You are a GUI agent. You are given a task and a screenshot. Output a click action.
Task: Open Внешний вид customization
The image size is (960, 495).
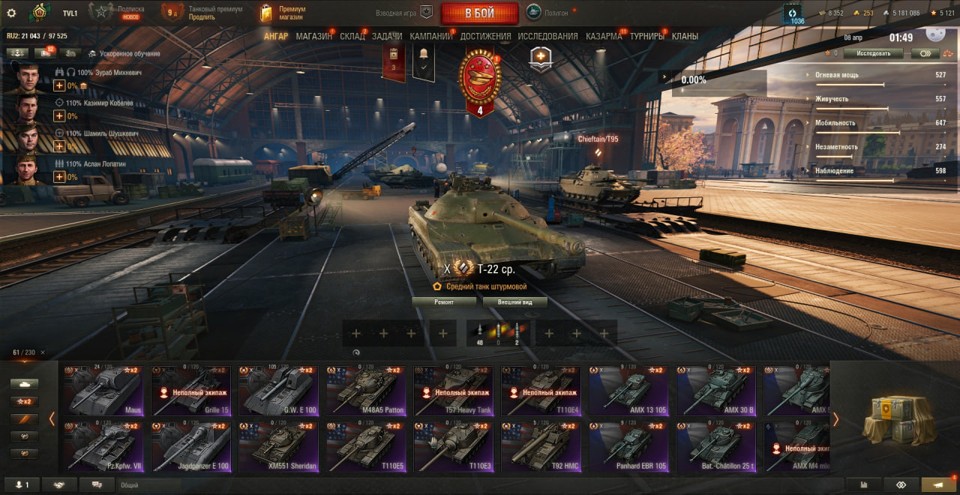(514, 301)
